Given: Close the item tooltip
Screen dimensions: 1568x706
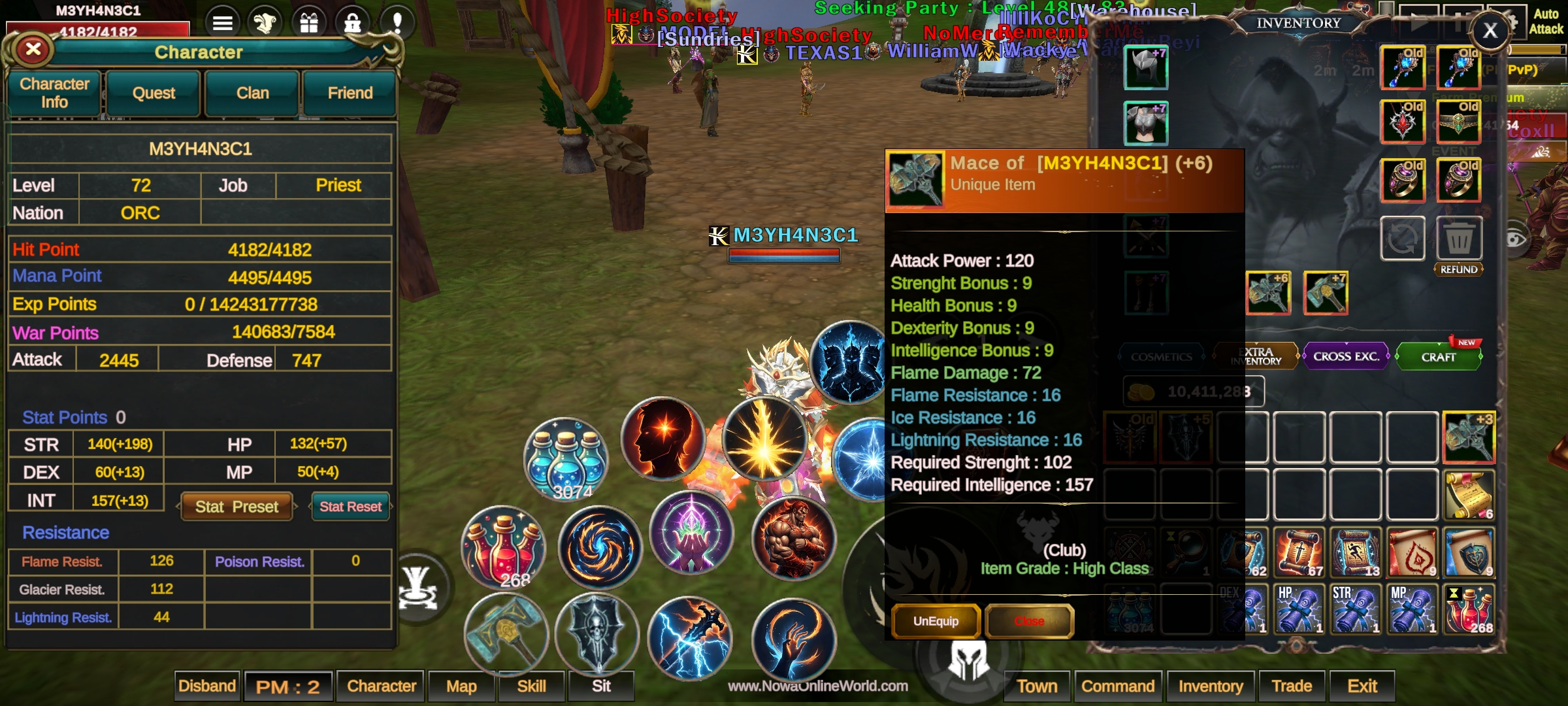Looking at the screenshot, I should point(1029,621).
